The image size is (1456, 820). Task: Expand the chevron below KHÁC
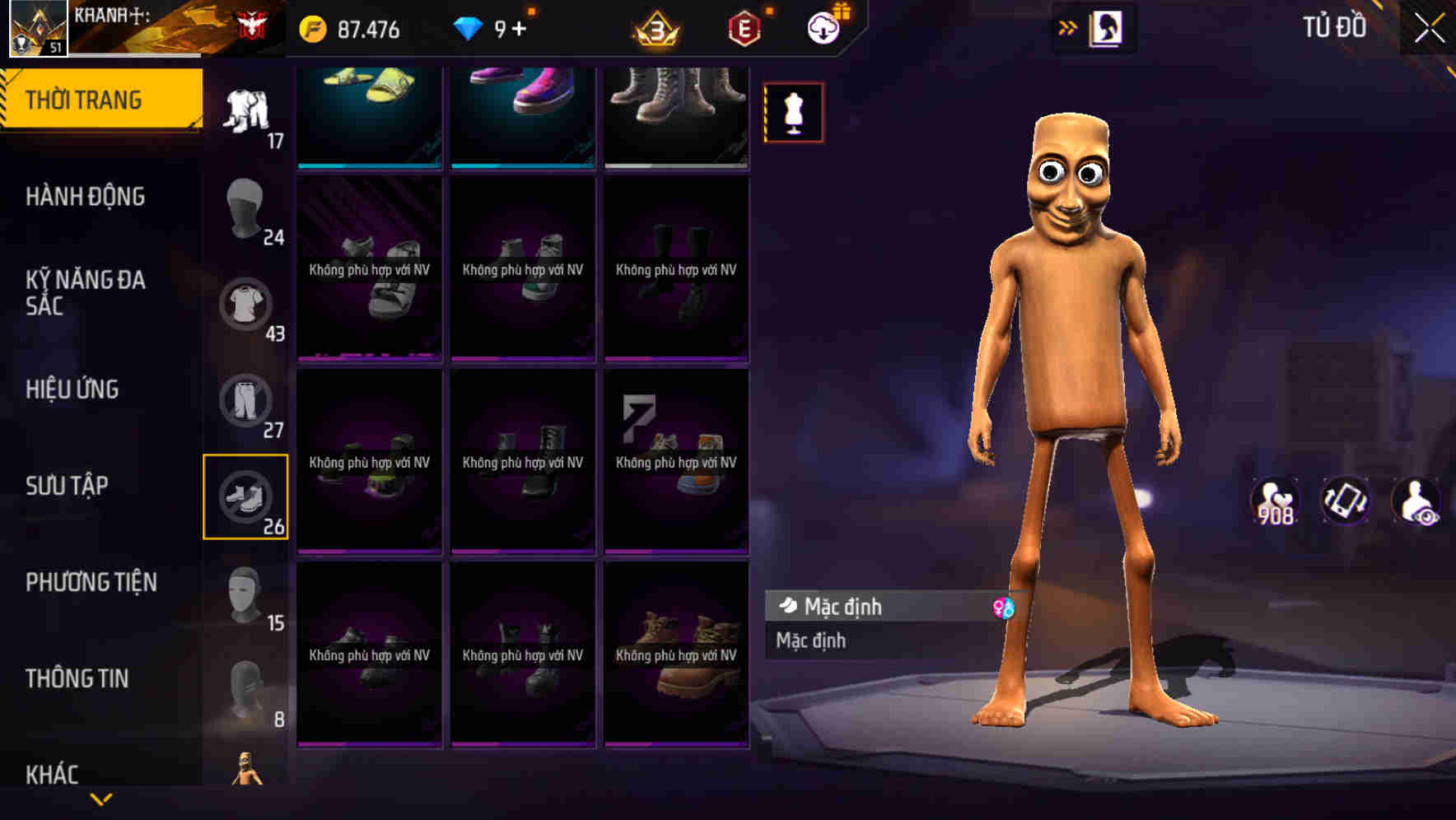[x=101, y=799]
